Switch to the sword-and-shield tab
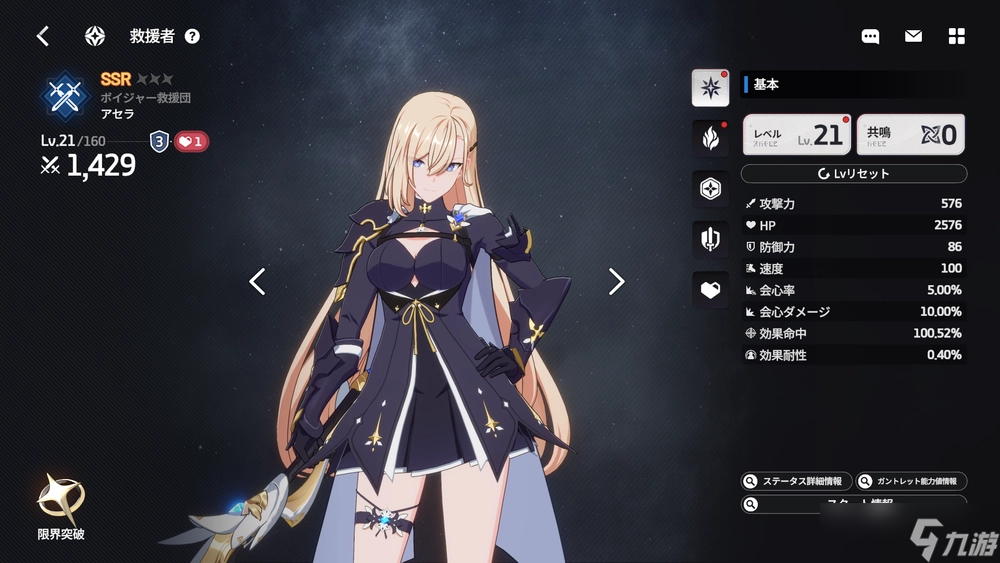Viewport: 1000px width, 563px height. [x=710, y=239]
